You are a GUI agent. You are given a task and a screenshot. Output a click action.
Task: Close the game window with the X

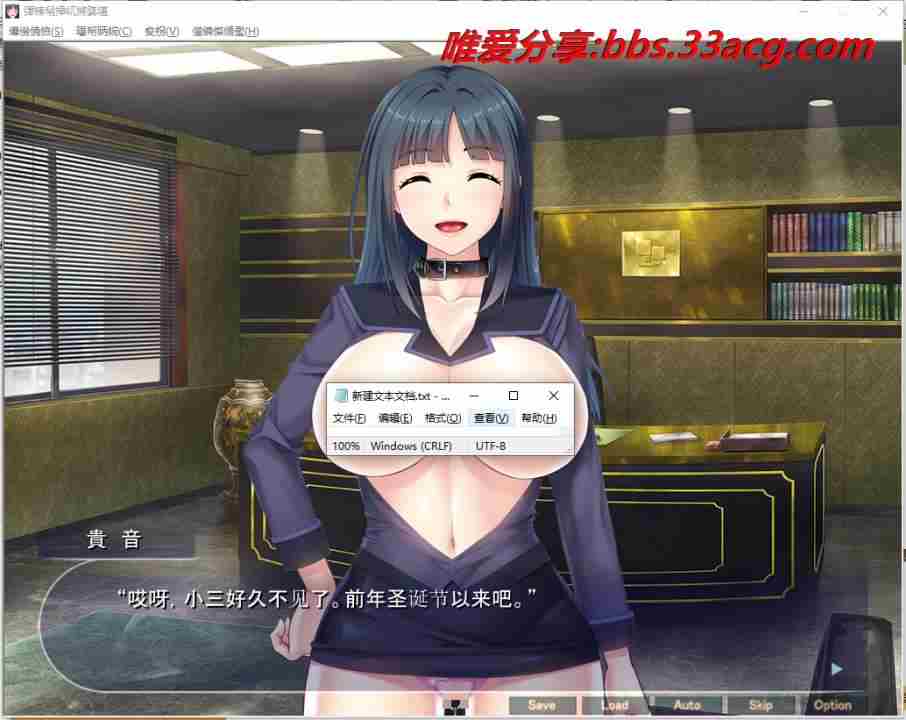click(883, 10)
